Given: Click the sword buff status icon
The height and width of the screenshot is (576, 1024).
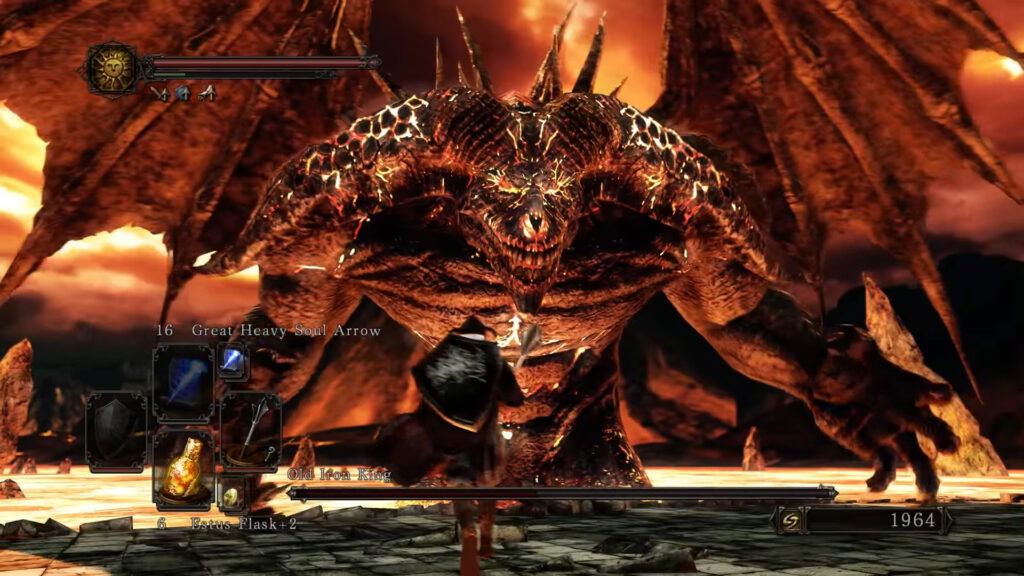Looking at the screenshot, I should [x=159, y=93].
